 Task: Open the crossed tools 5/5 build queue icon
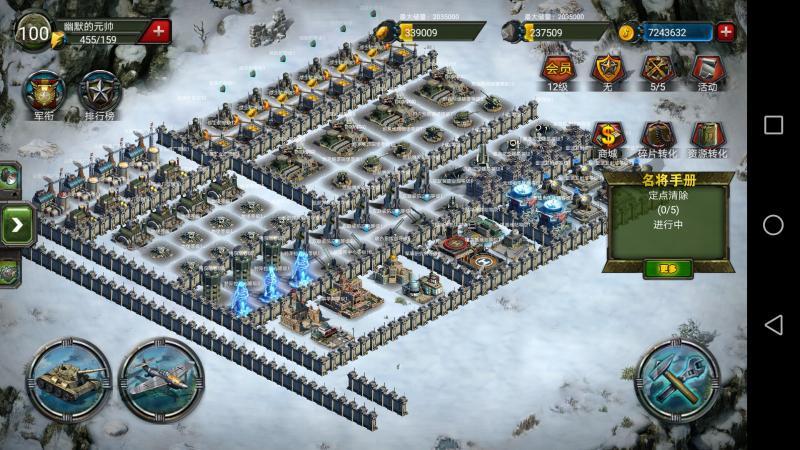click(657, 69)
